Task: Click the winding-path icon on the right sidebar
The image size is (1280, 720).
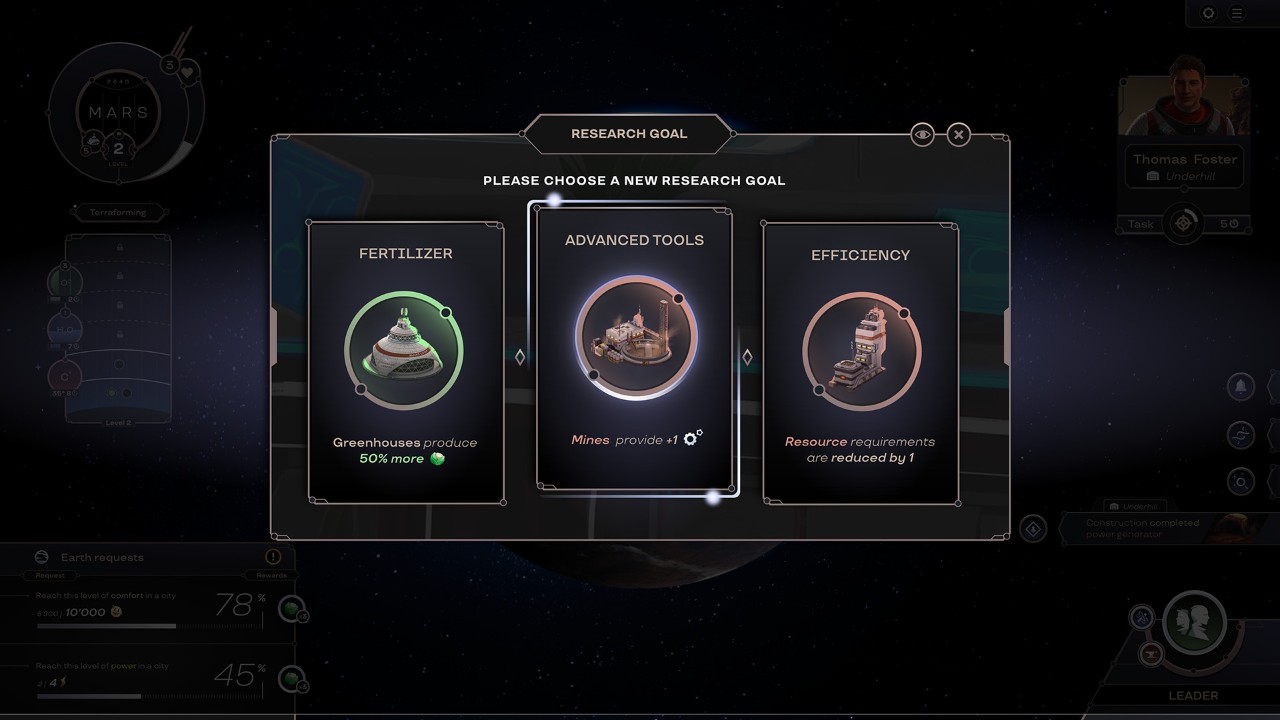Action: coord(1240,434)
